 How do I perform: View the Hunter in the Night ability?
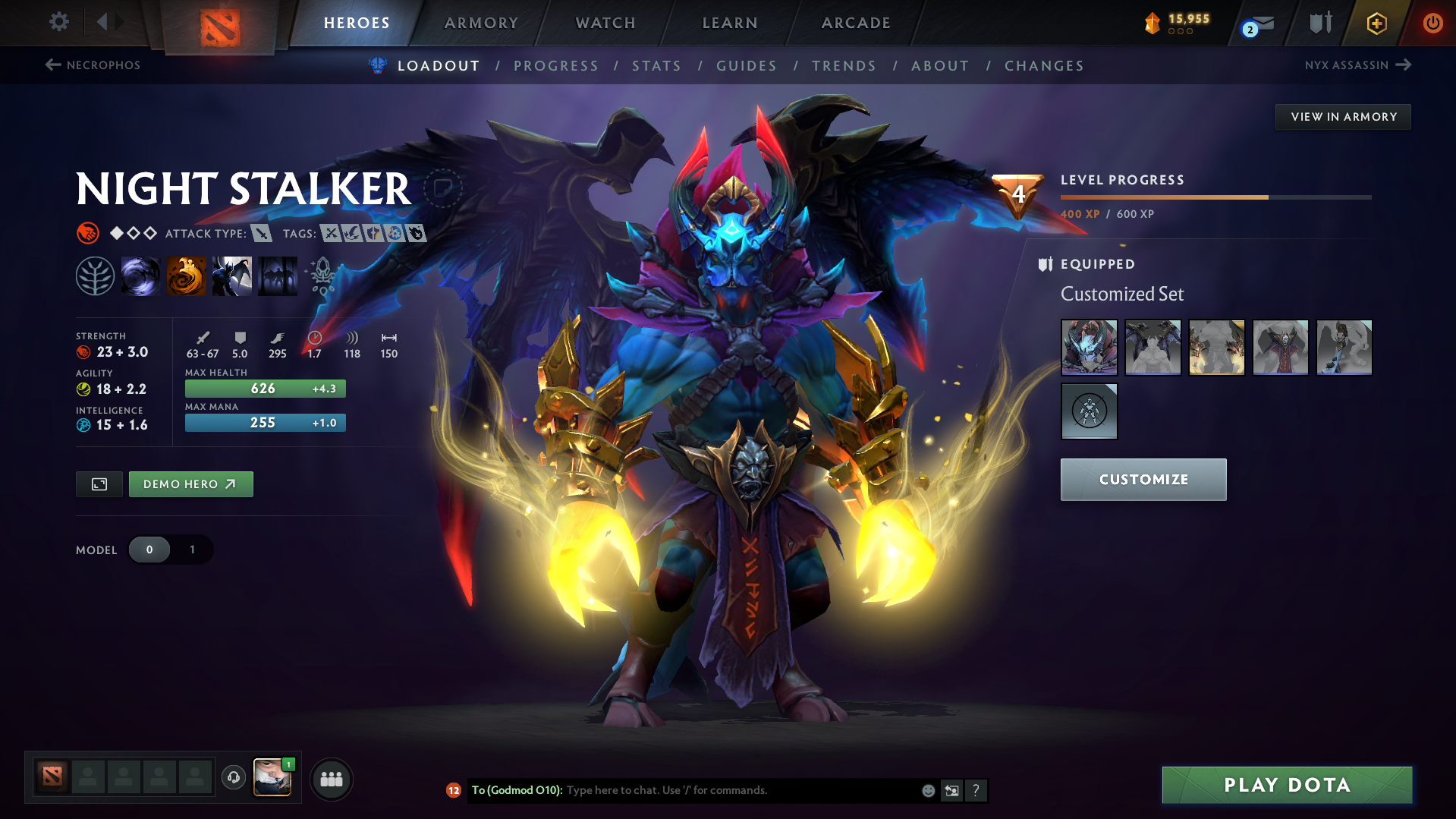(232, 276)
